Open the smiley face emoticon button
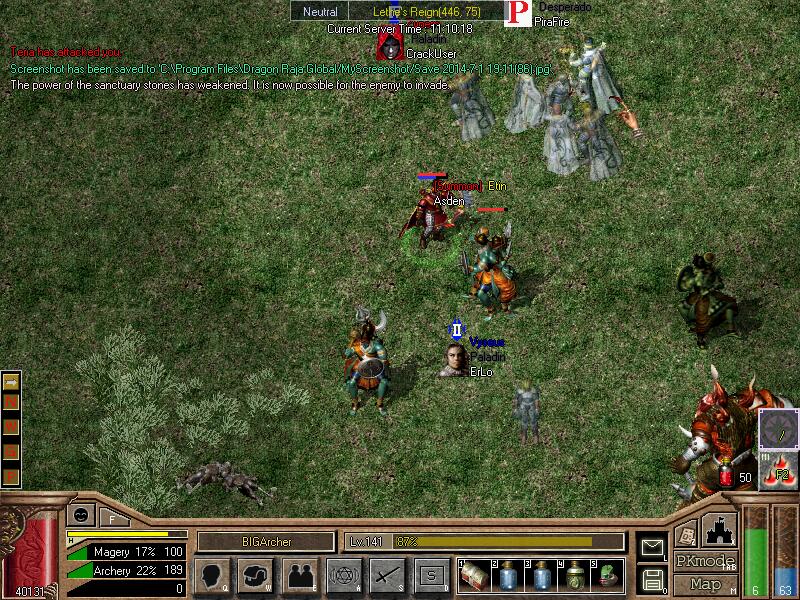 tap(79, 515)
